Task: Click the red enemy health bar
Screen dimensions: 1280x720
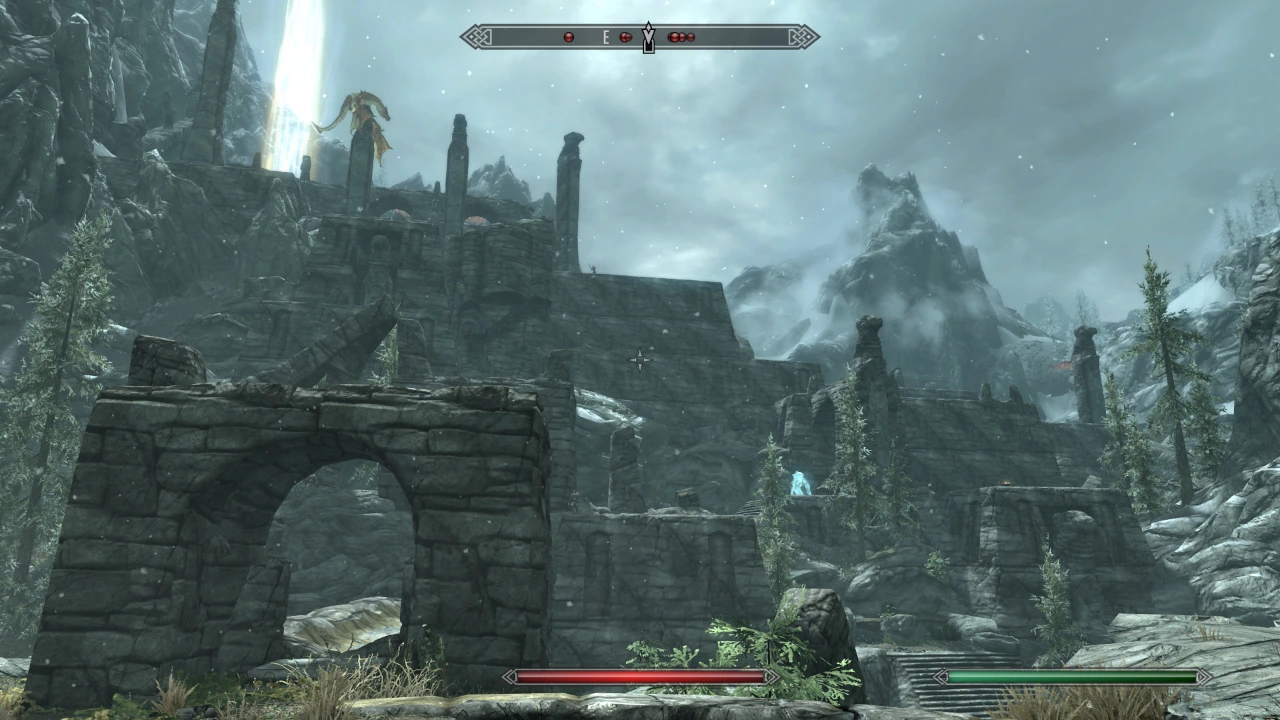Action: 640,676
